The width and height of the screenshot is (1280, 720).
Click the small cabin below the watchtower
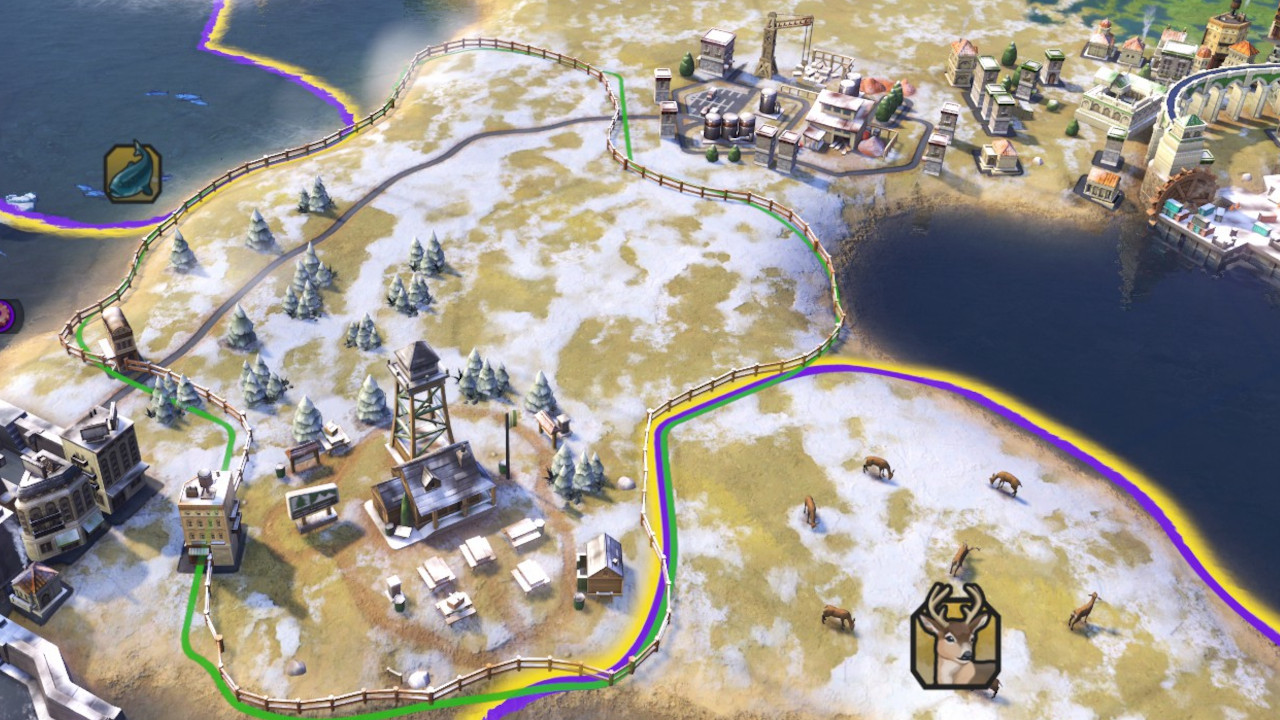click(600, 565)
